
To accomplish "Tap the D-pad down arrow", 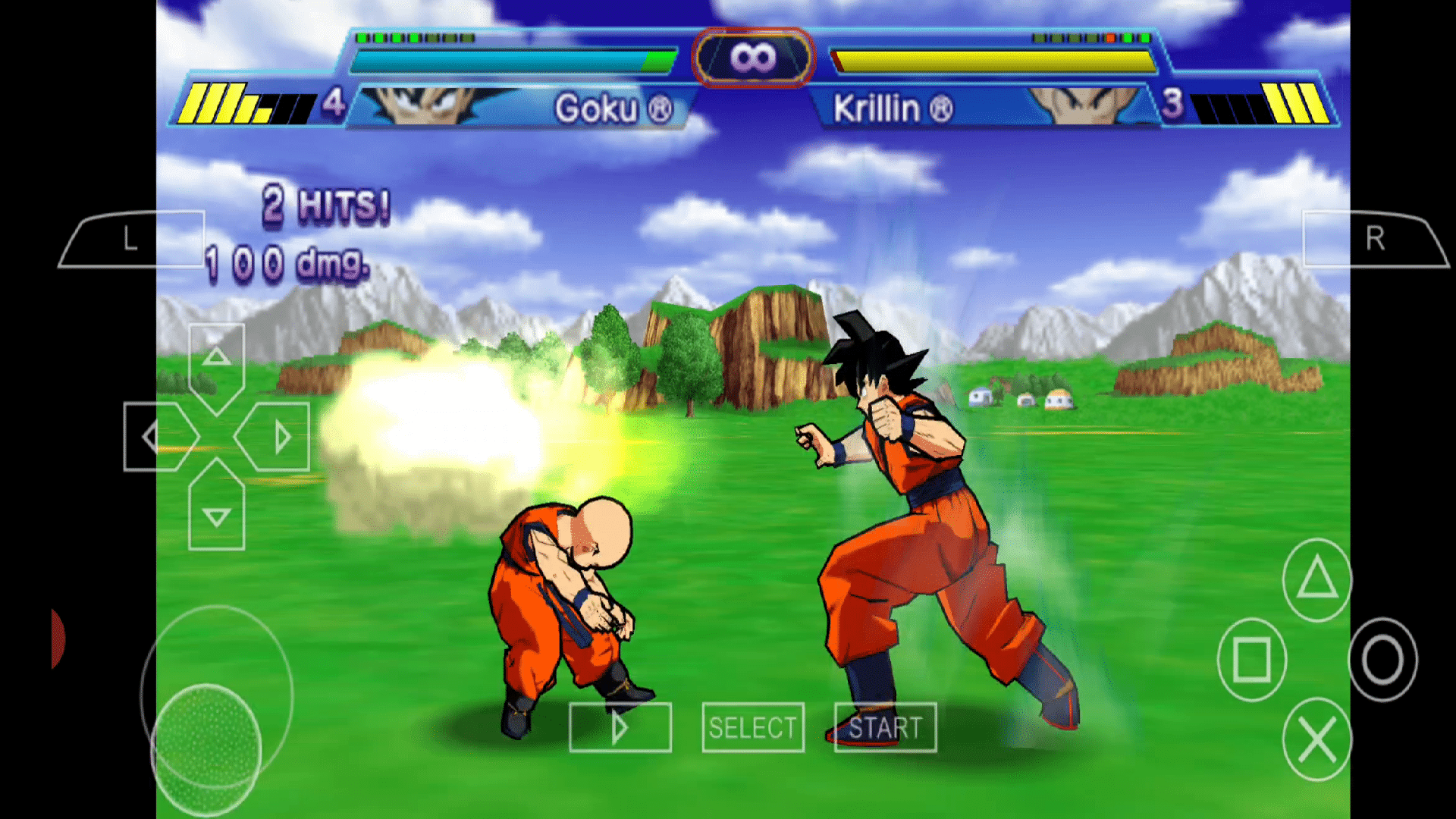I will click(217, 514).
